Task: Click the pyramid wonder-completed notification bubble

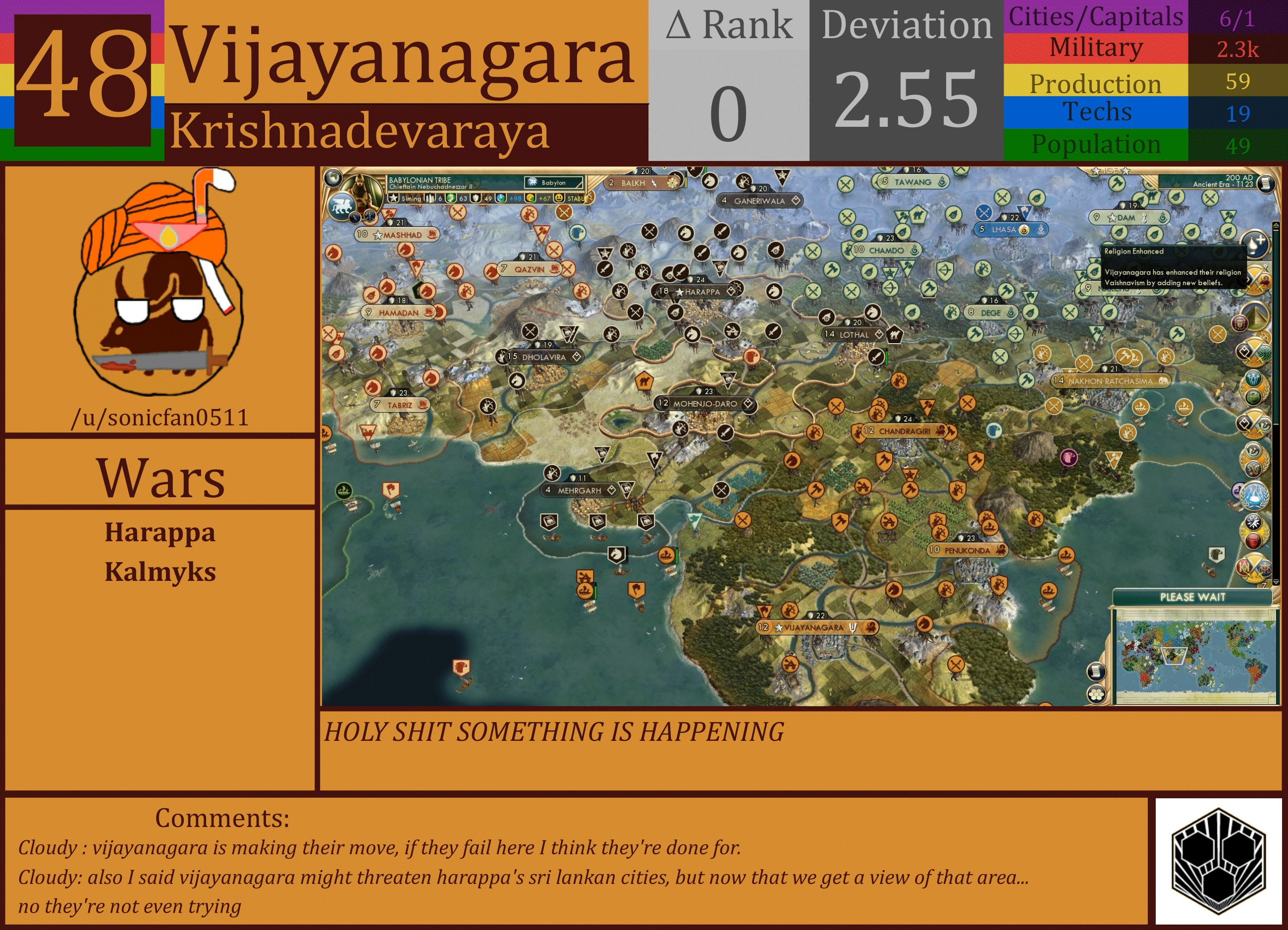Action: coord(1255,315)
